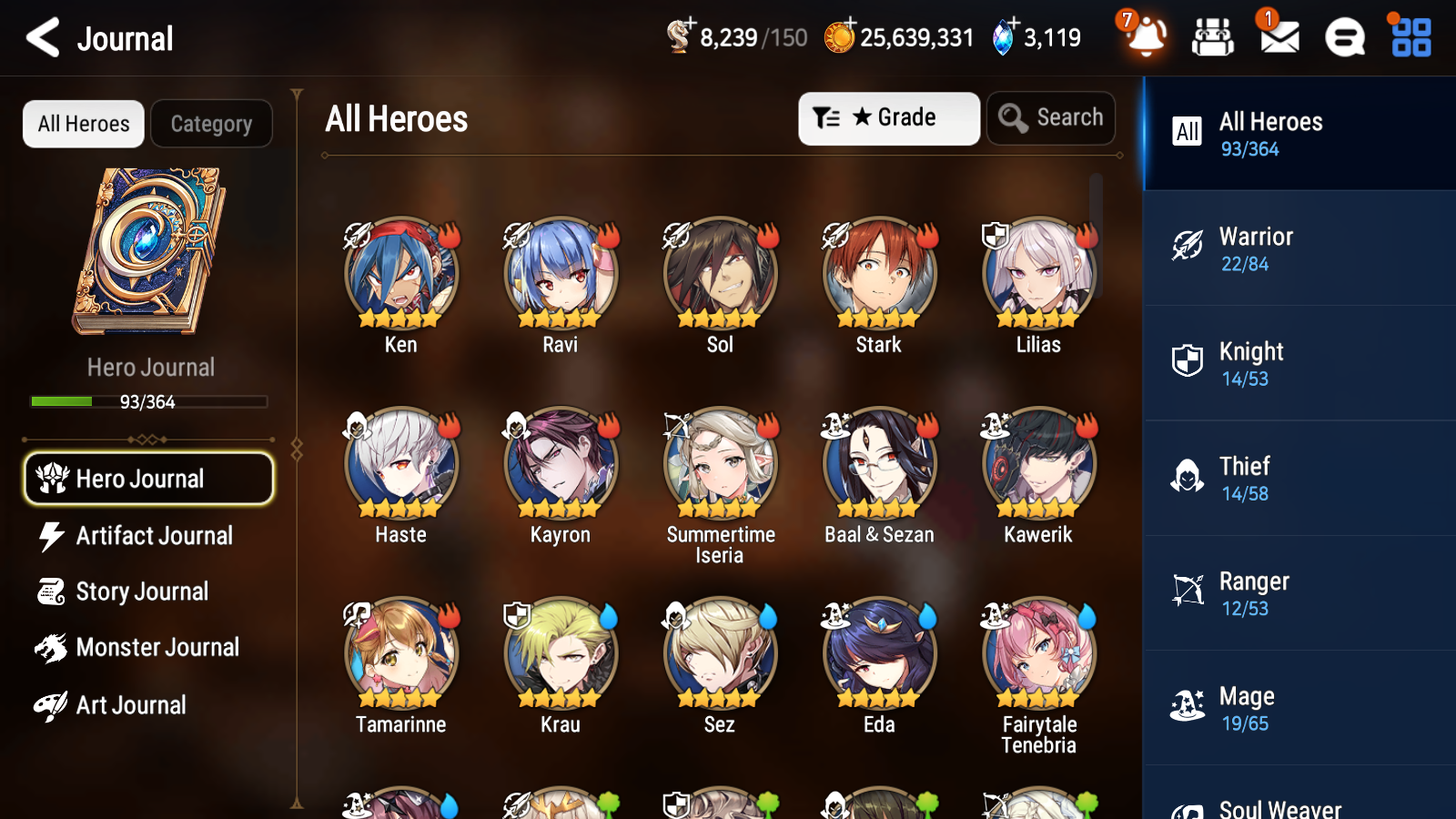The width and height of the screenshot is (1456, 819).
Task: Open the mailbox with 1 unread message
Action: point(1278,38)
